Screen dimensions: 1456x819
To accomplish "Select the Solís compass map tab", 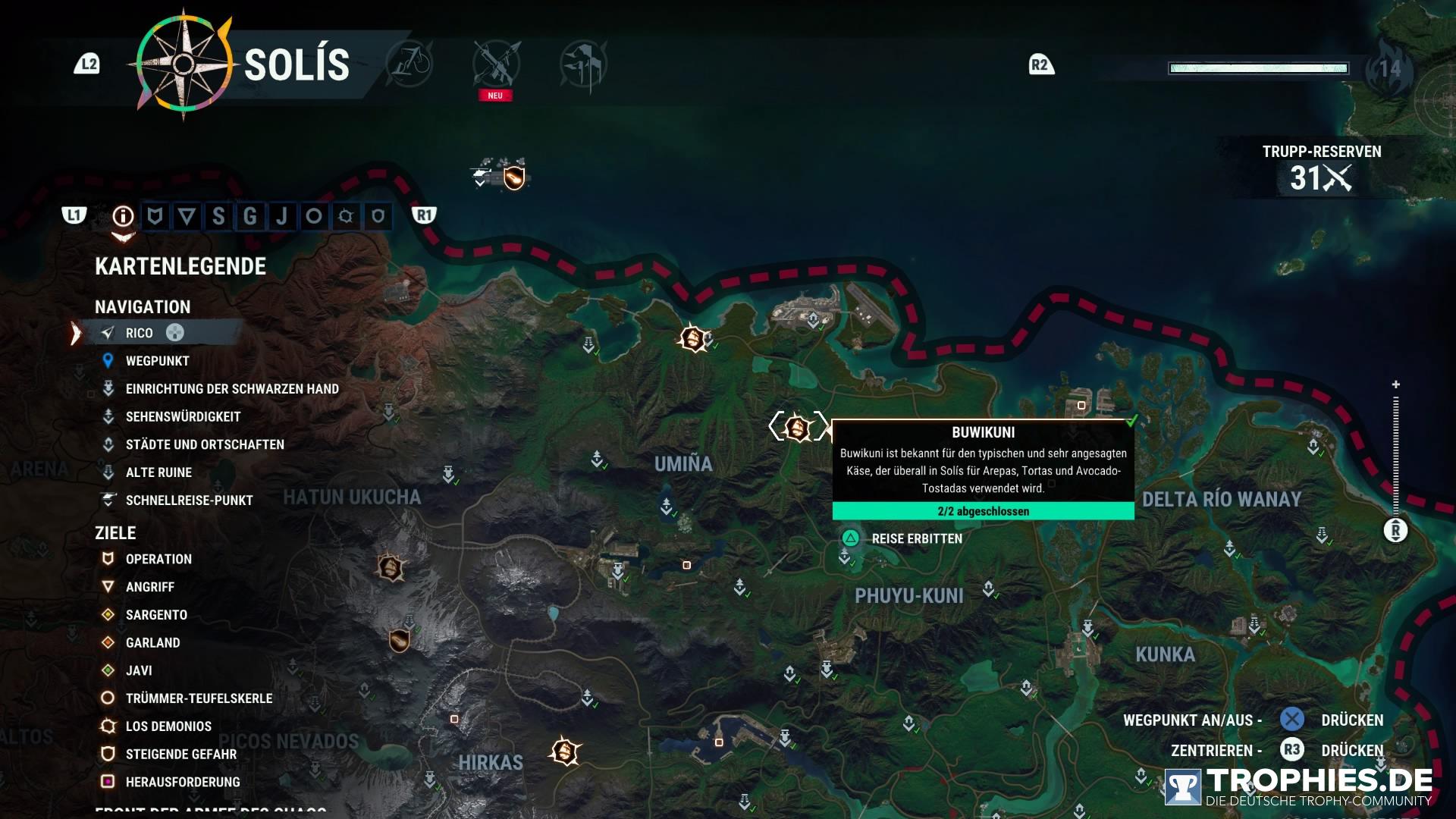I will [184, 64].
